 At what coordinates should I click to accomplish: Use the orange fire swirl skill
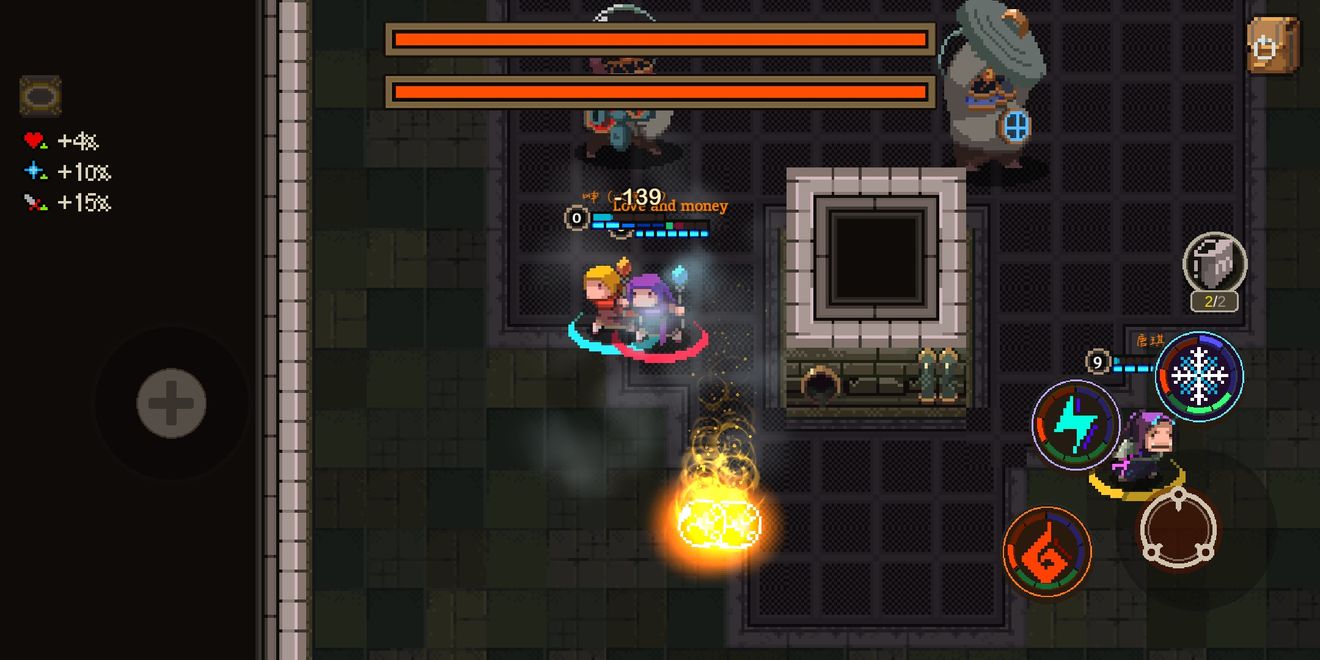pyautogui.click(x=1047, y=552)
